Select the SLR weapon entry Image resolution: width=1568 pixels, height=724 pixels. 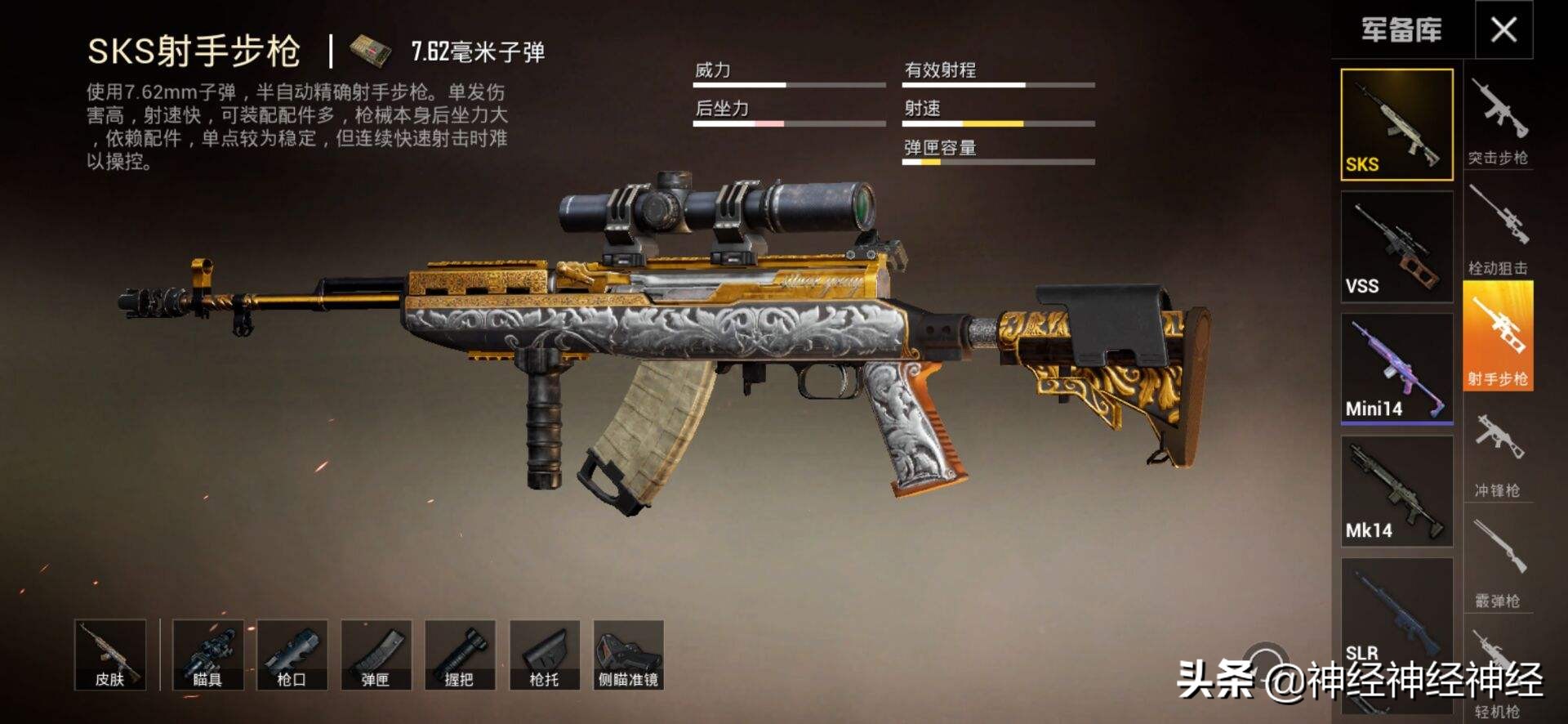coord(1396,613)
